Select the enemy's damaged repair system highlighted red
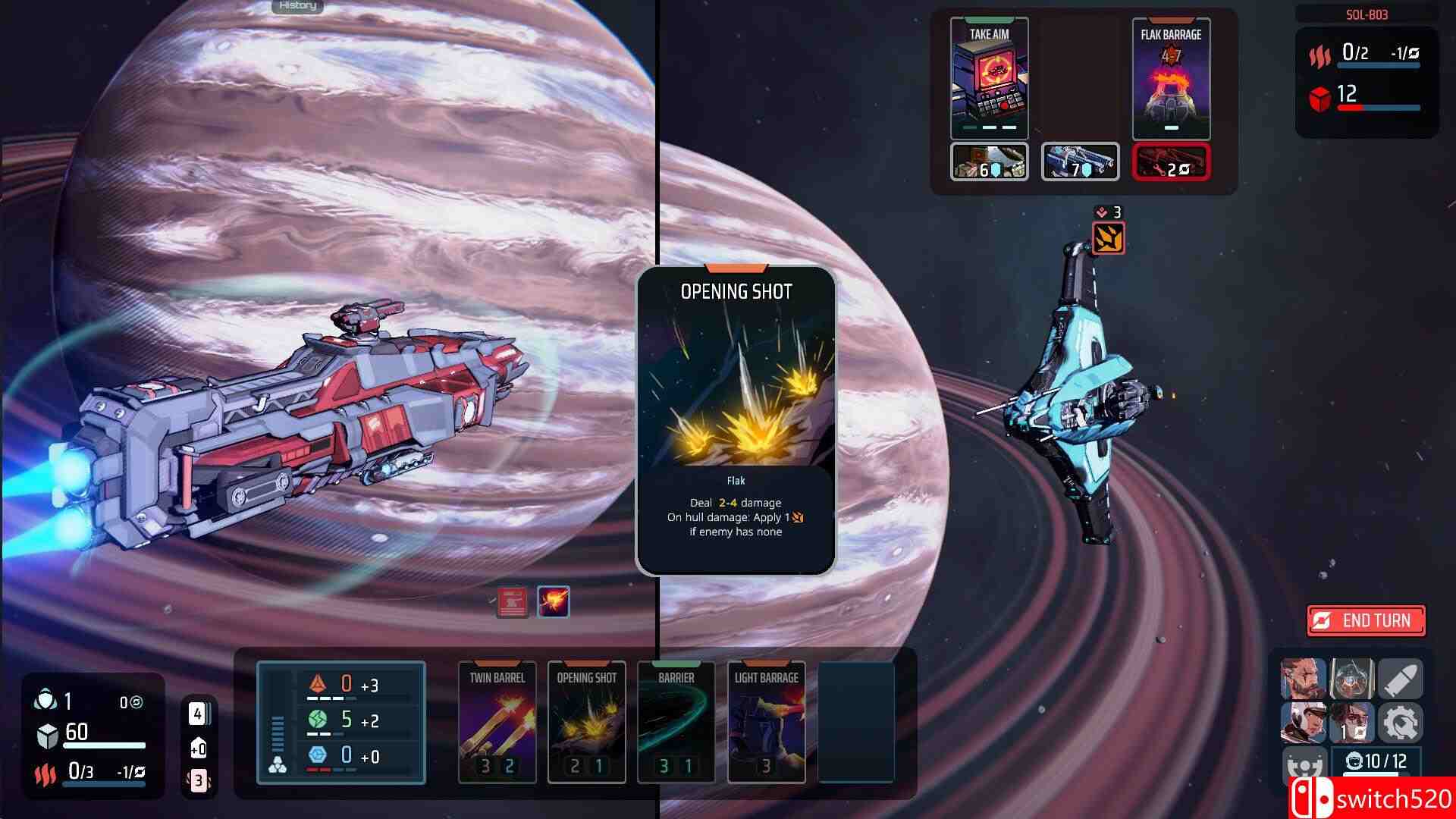 click(1171, 161)
